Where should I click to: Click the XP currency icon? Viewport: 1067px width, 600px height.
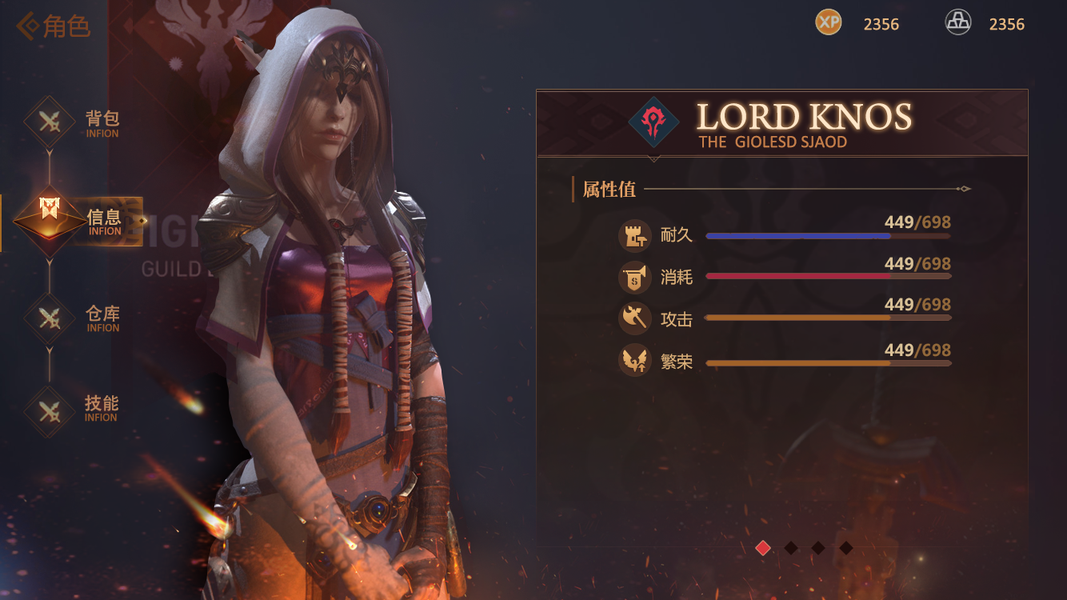828,22
